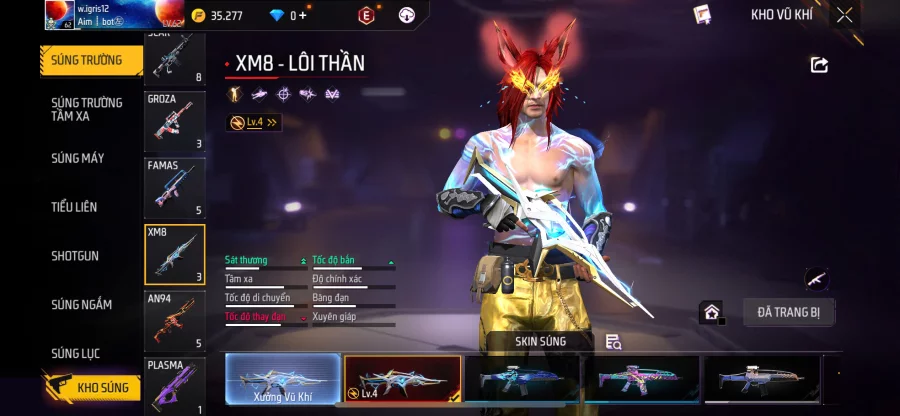Switch to the SÚNG TRƯỜNG category
This screenshot has height=416, width=900.
[x=88, y=60]
